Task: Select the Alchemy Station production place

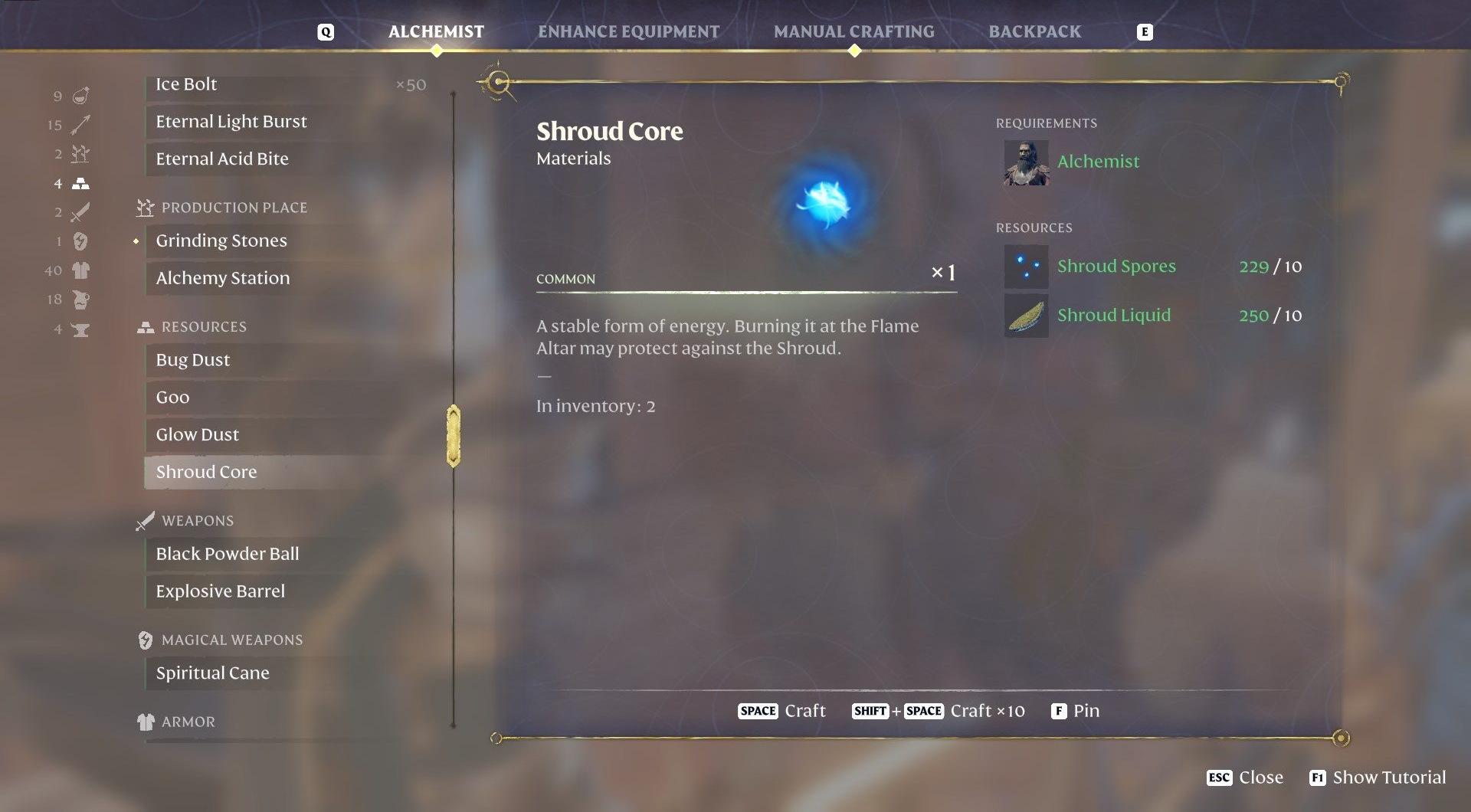Action: 223,278
